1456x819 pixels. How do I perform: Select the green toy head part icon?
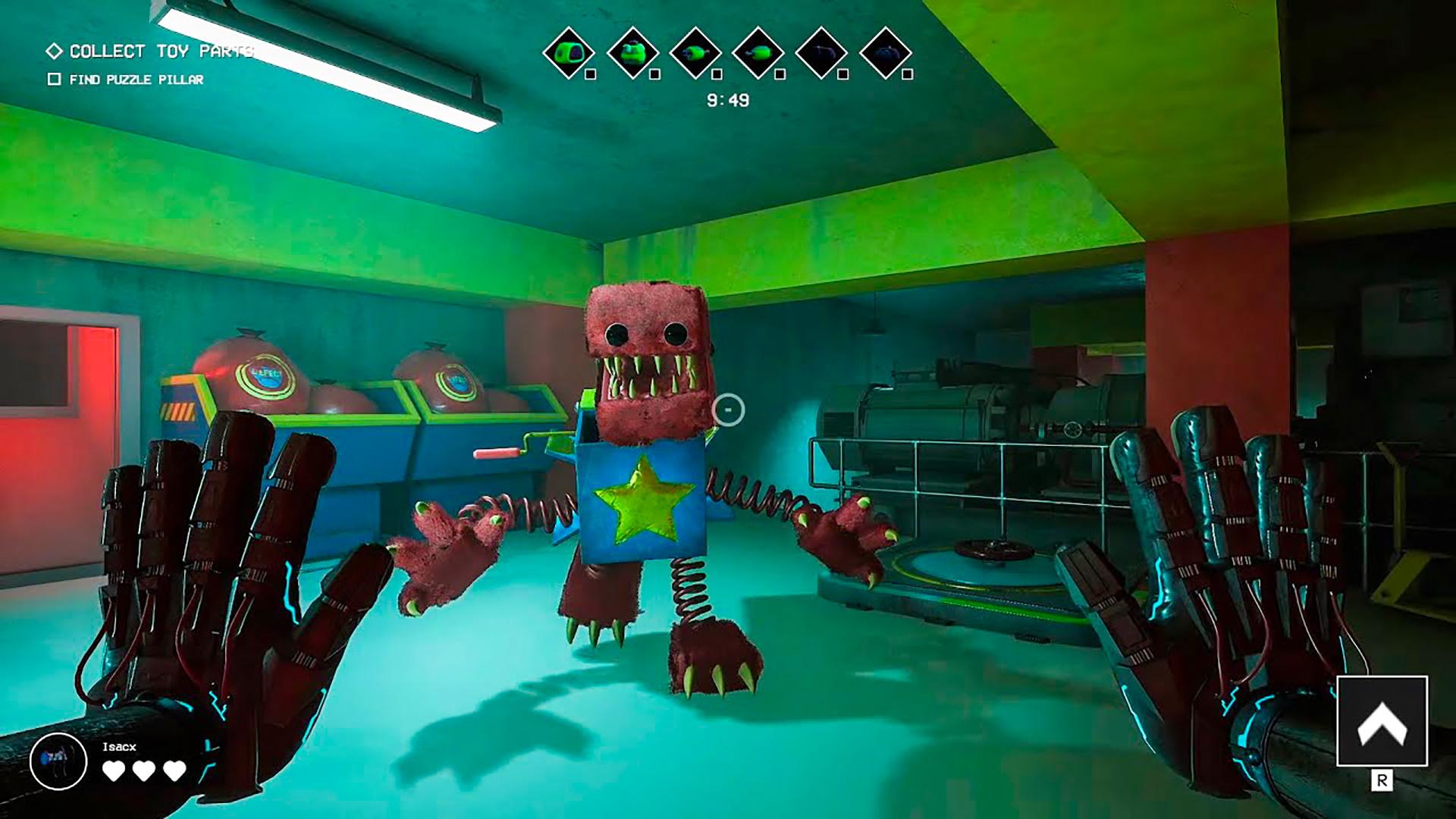[568, 52]
